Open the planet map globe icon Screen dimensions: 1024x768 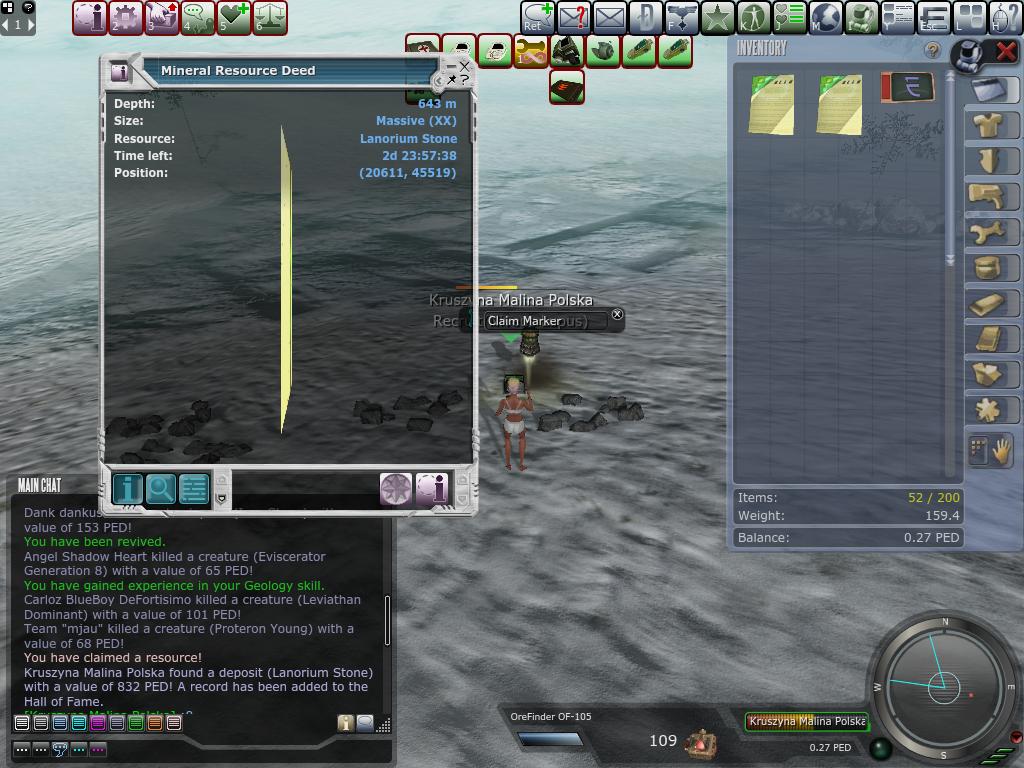826,17
